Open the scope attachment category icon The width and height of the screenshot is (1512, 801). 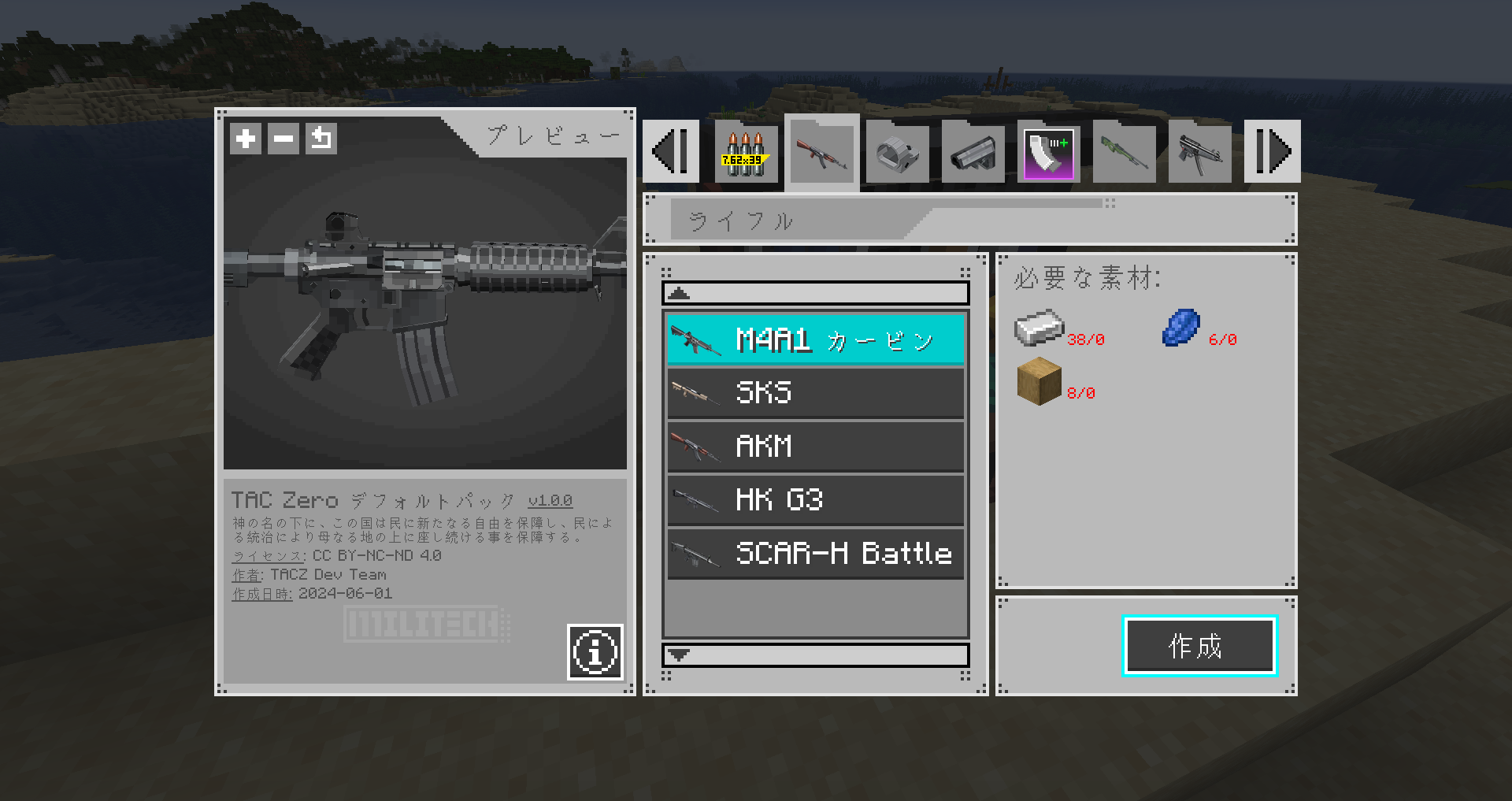point(973,151)
